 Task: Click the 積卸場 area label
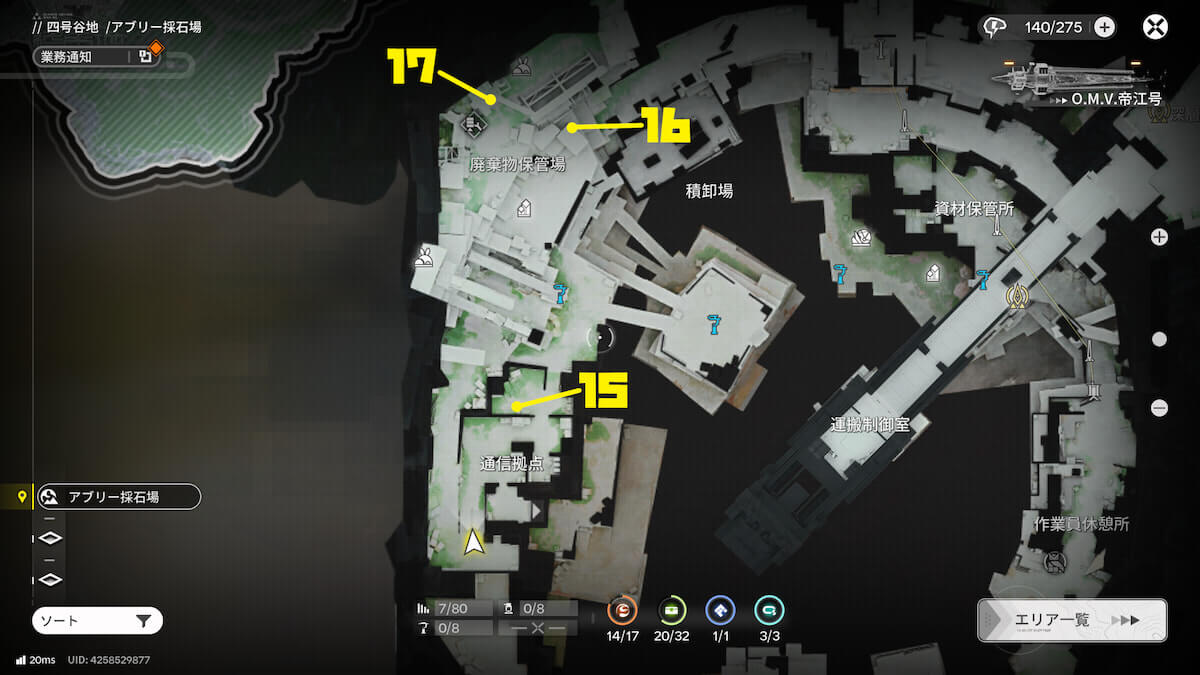[x=708, y=191]
